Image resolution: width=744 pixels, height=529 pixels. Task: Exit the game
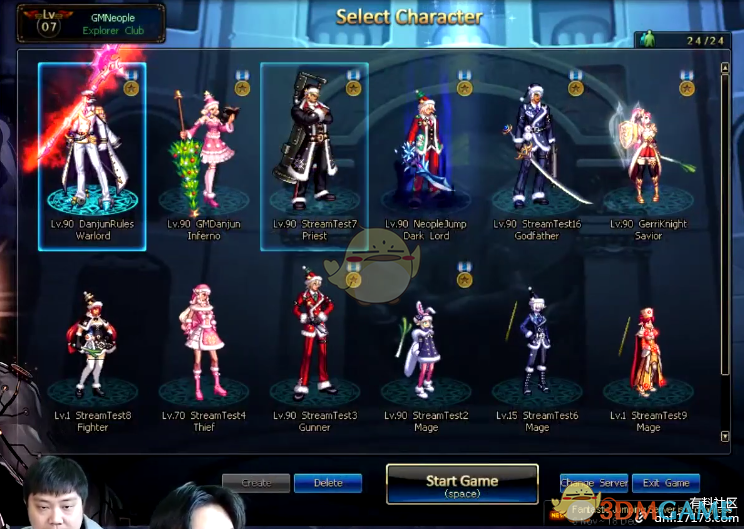(665, 483)
